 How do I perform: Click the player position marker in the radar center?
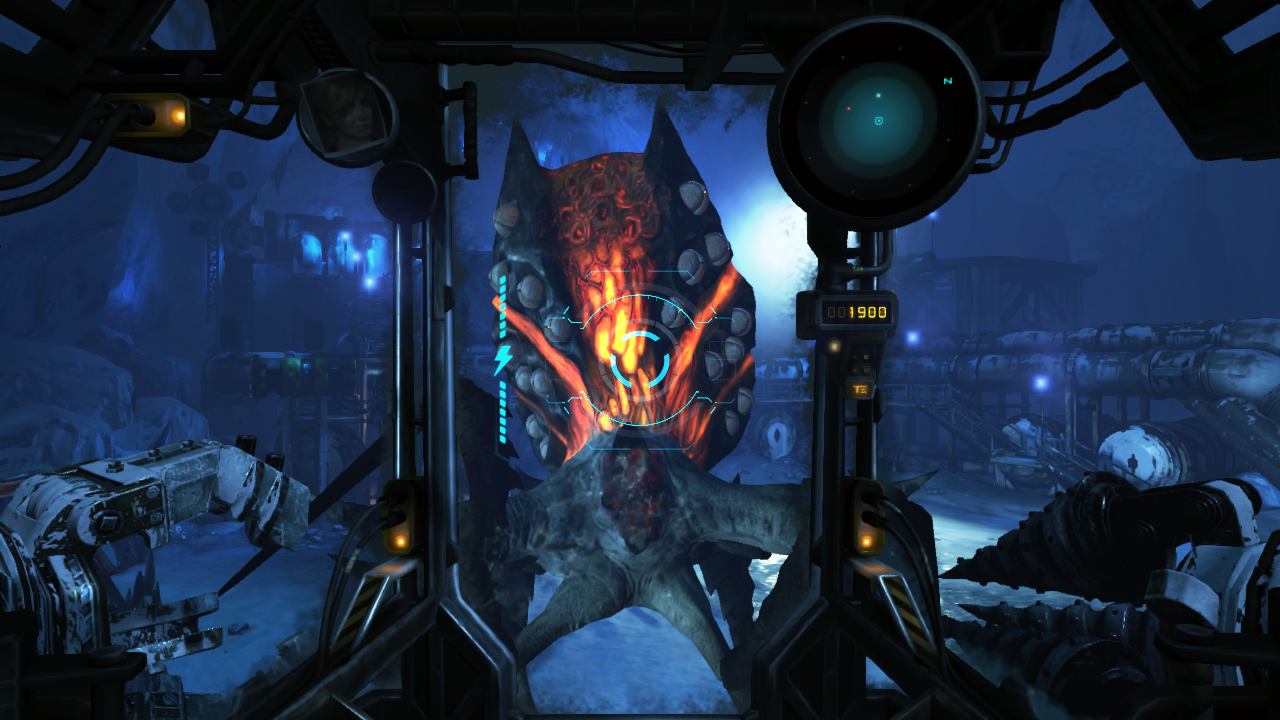point(878,120)
